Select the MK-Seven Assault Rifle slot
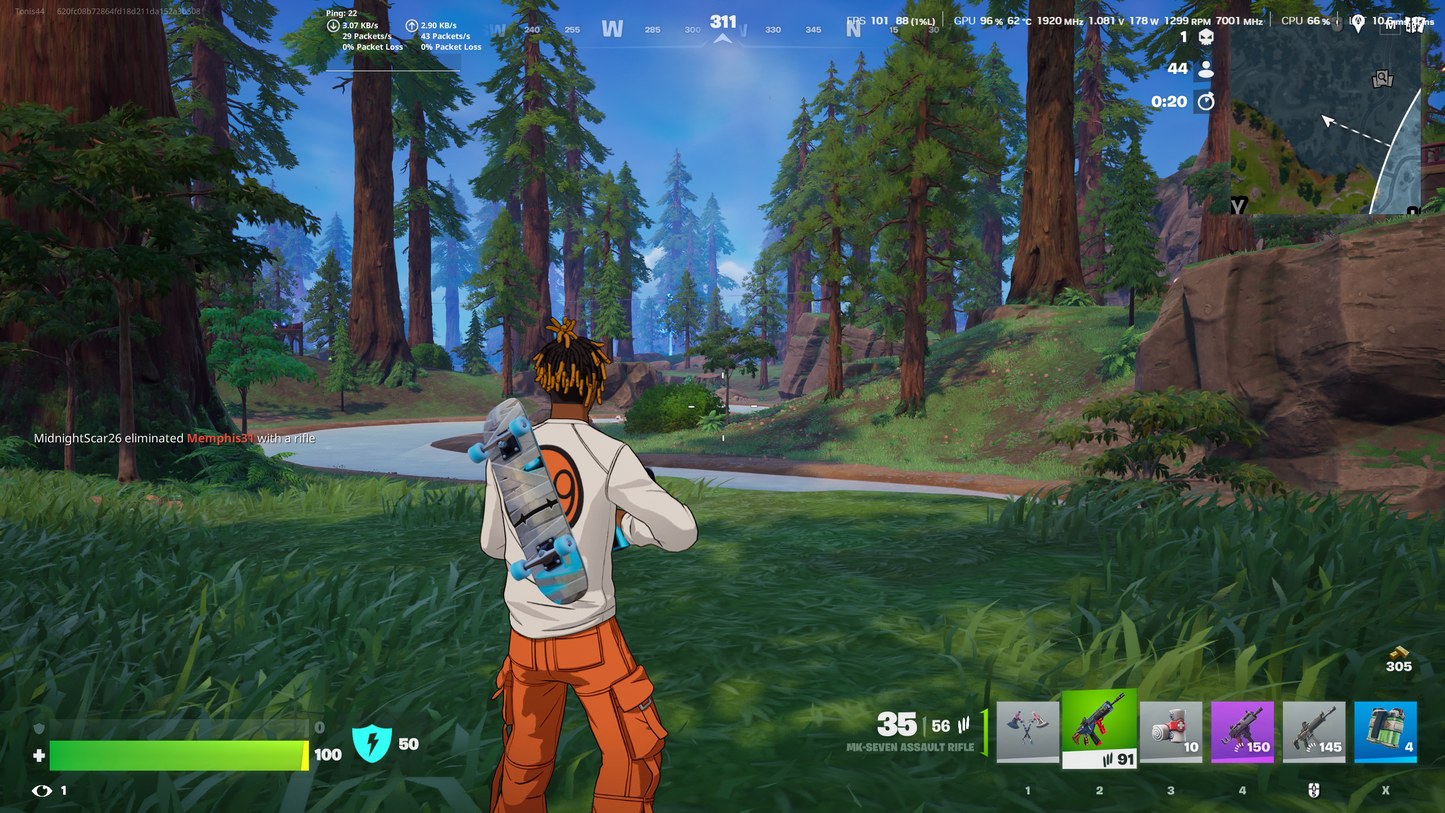This screenshot has height=813, width=1445. [1099, 728]
